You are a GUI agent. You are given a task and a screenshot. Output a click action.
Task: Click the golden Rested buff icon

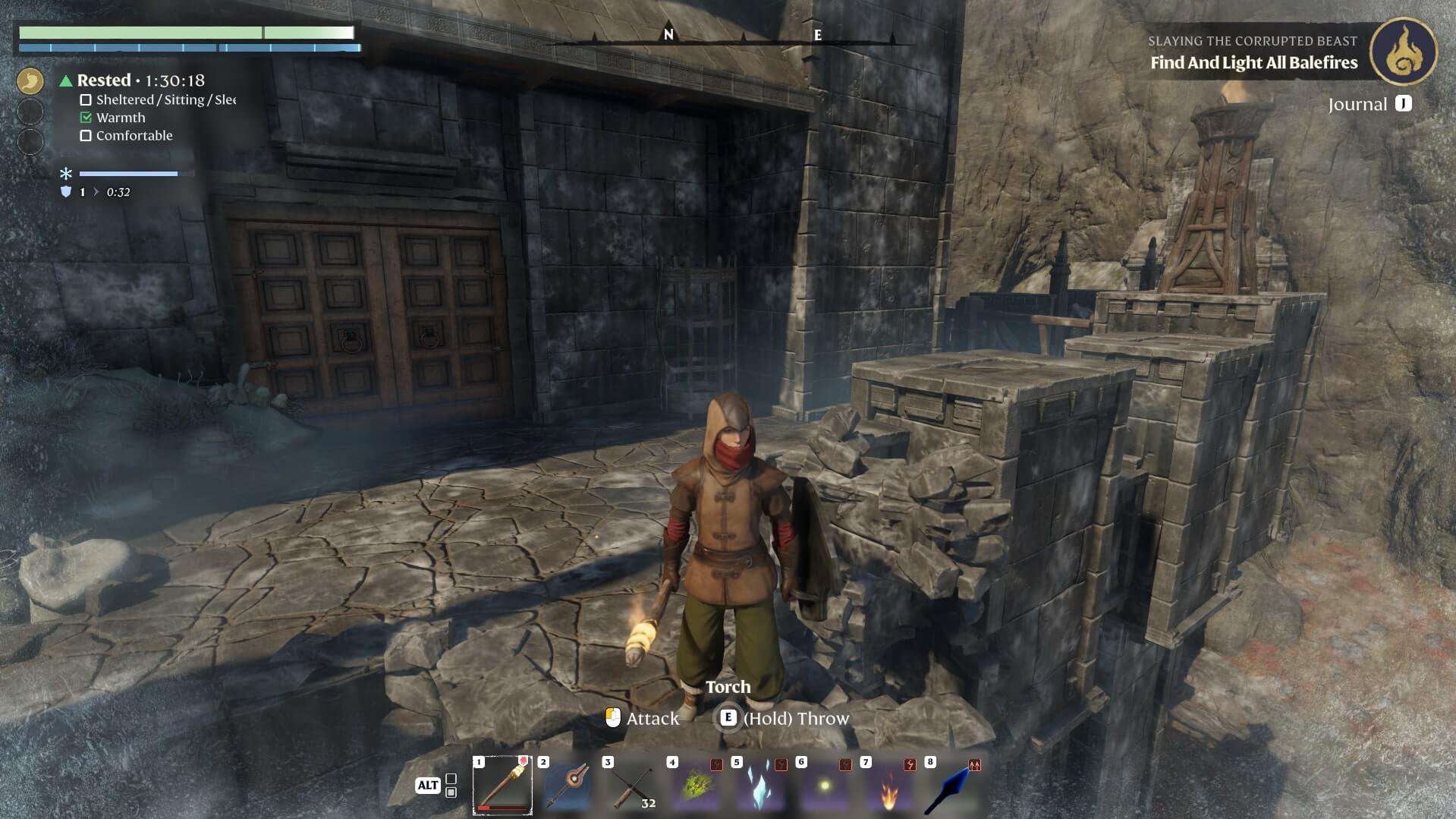(30, 80)
